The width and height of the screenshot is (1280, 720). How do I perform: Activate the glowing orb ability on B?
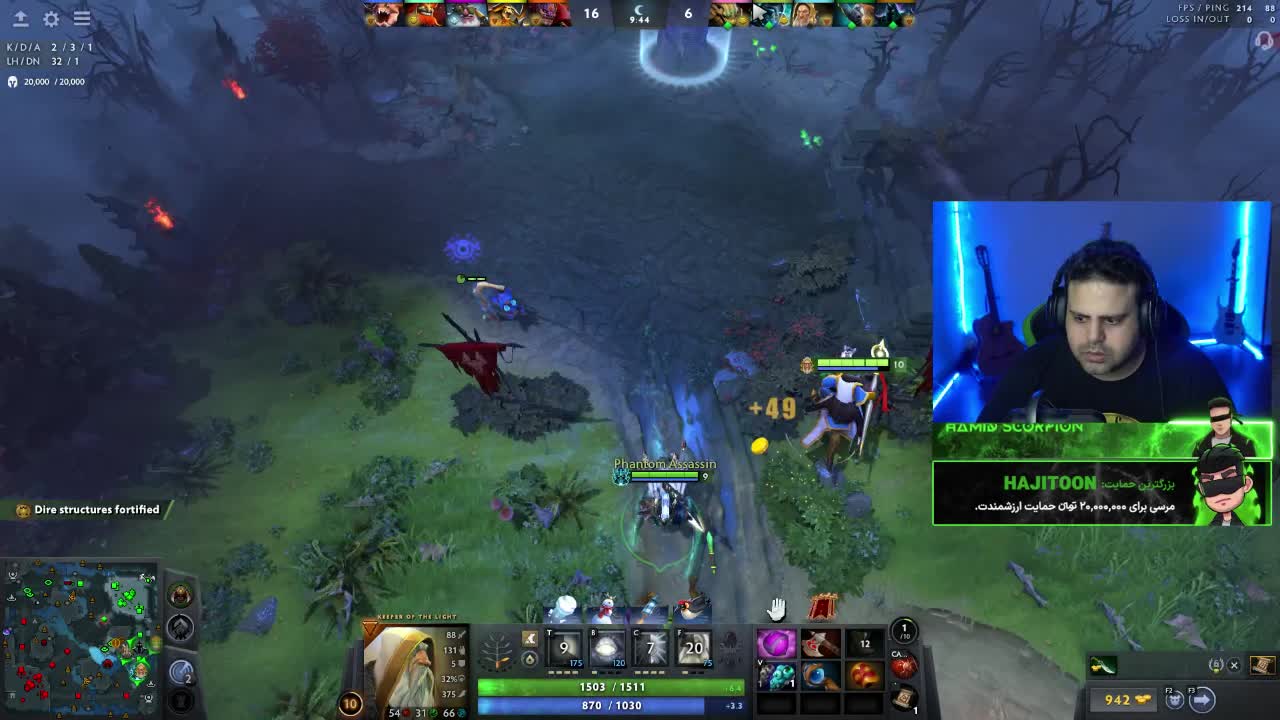click(x=607, y=649)
